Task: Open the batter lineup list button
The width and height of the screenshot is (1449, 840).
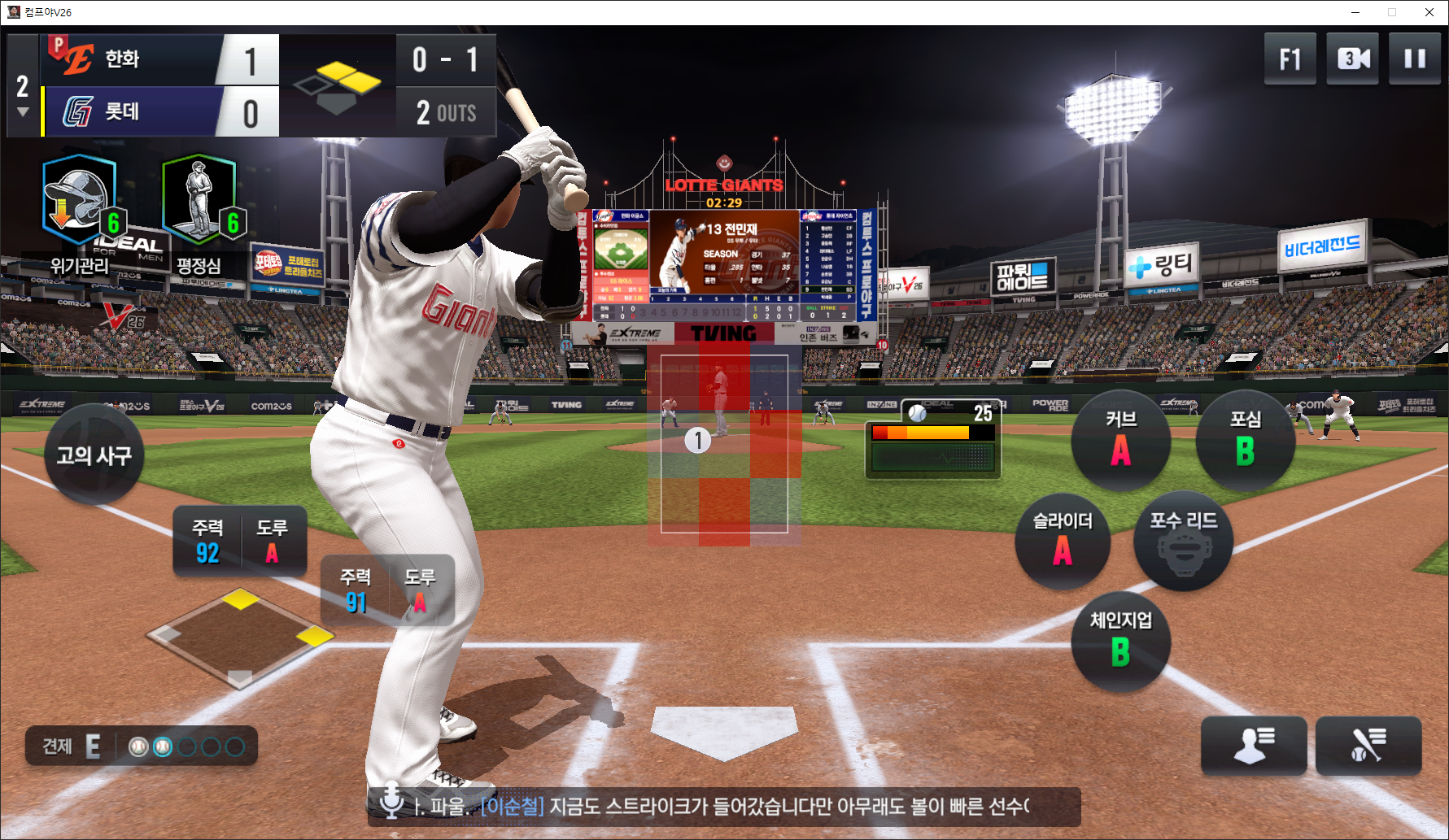Action: tap(1368, 745)
